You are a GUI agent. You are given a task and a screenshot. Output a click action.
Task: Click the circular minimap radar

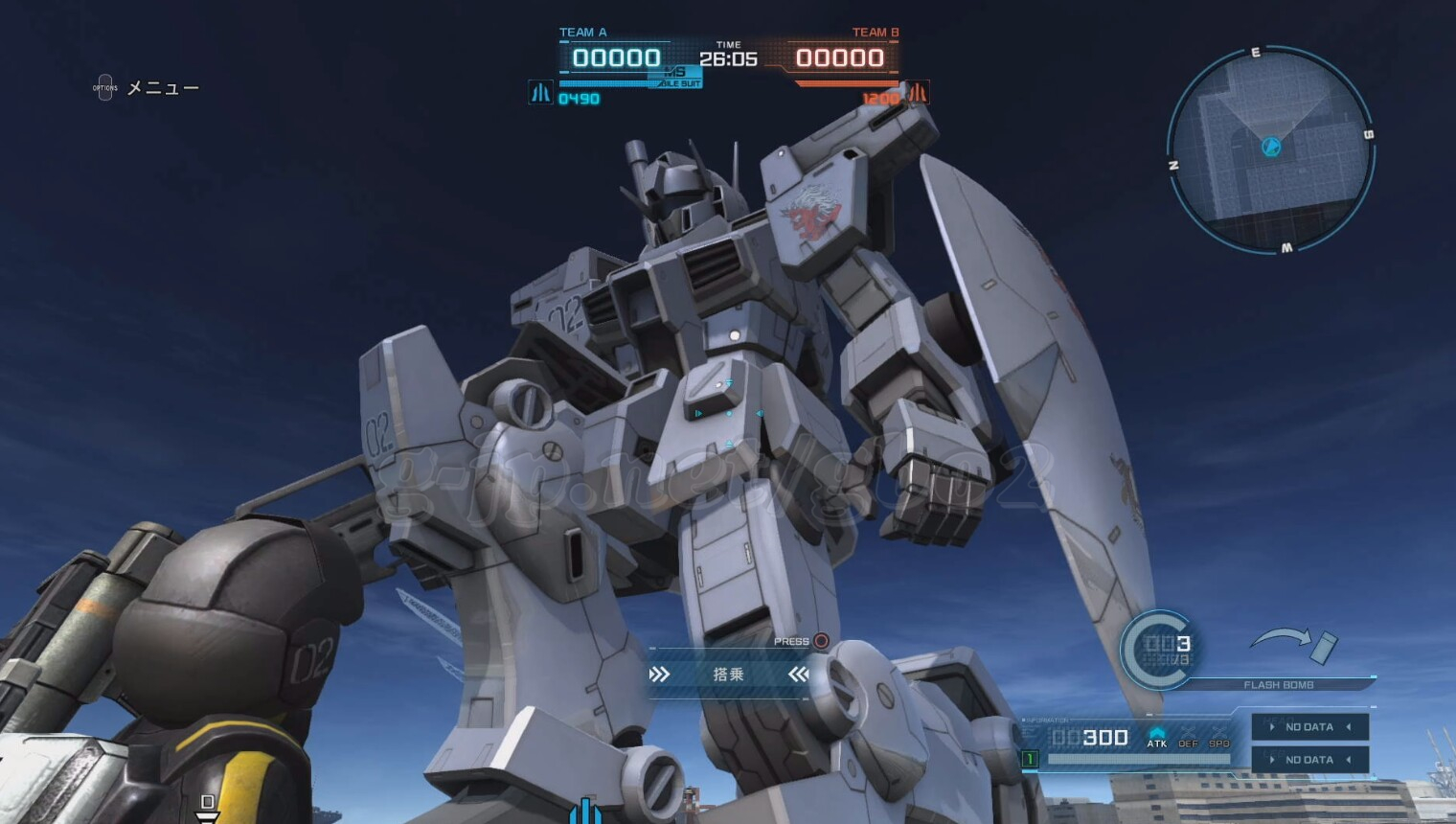[x=1270, y=150]
